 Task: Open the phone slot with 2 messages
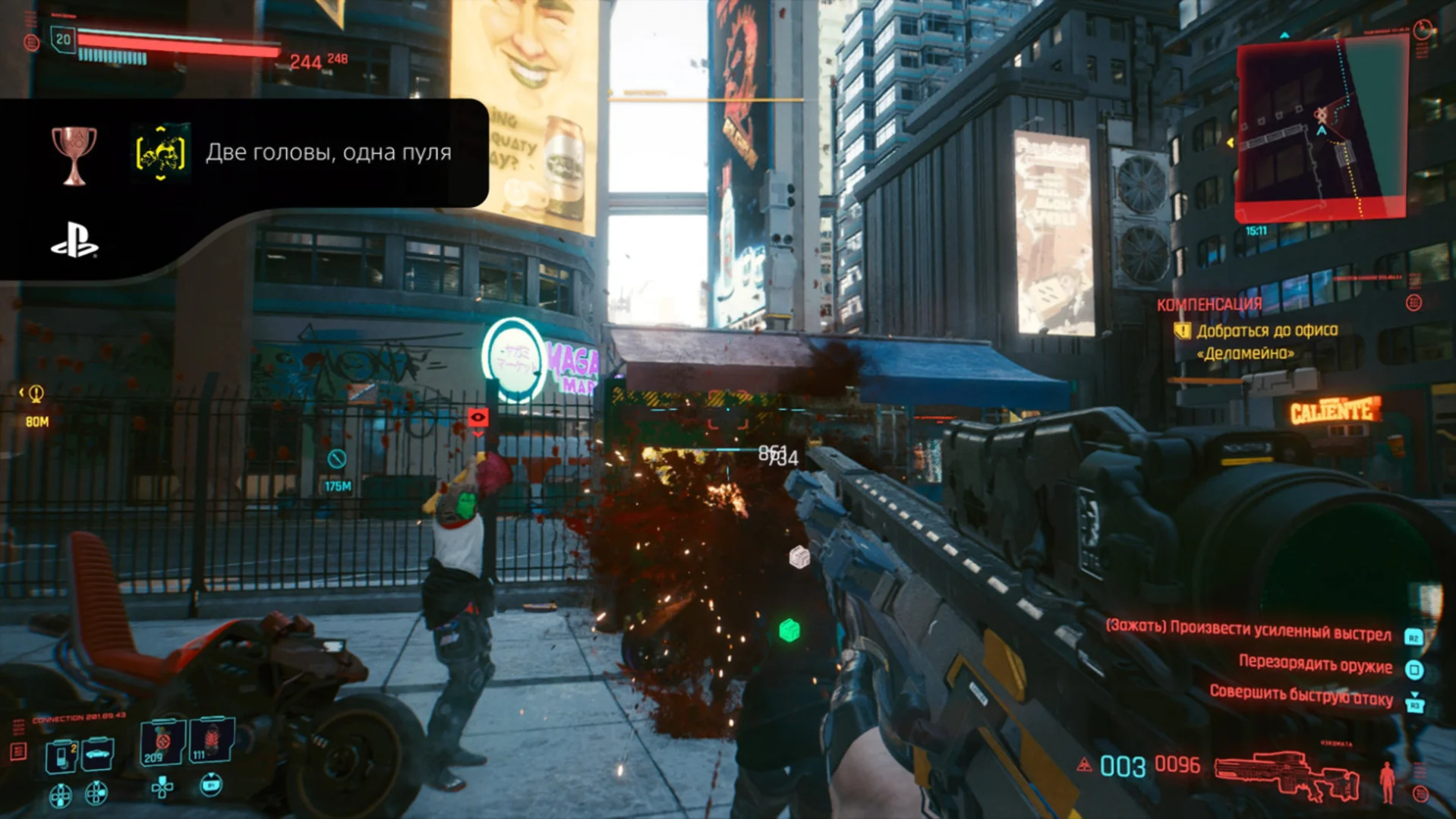pos(61,755)
